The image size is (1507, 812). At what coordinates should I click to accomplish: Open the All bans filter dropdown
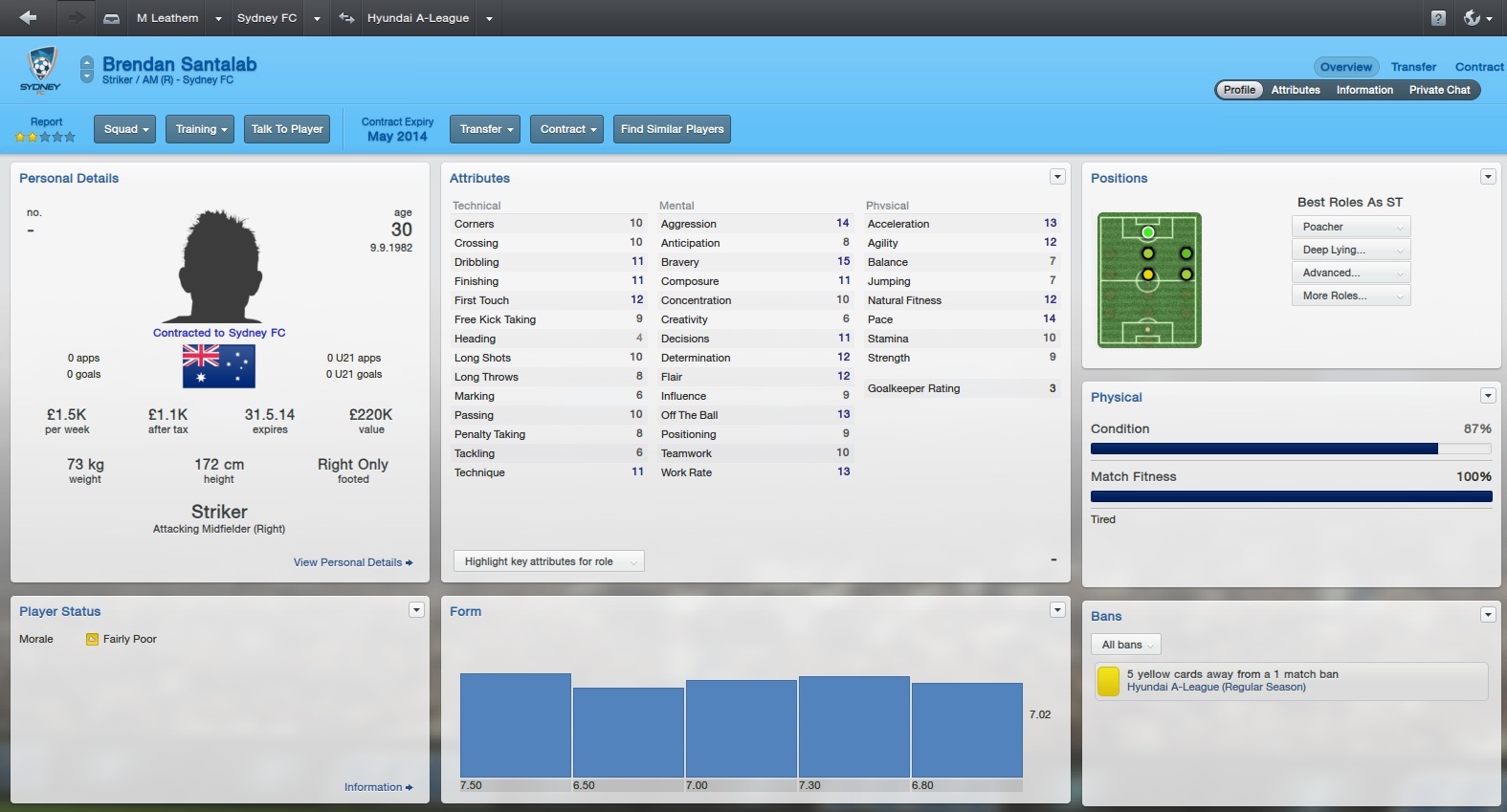click(x=1126, y=645)
